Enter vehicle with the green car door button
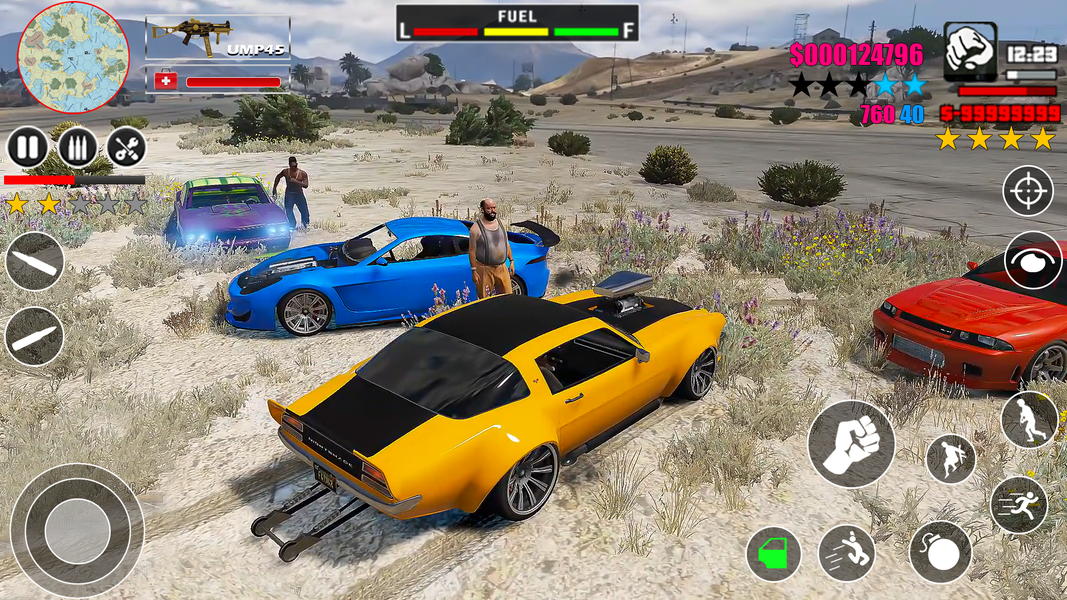Image resolution: width=1067 pixels, height=600 pixels. click(x=773, y=553)
